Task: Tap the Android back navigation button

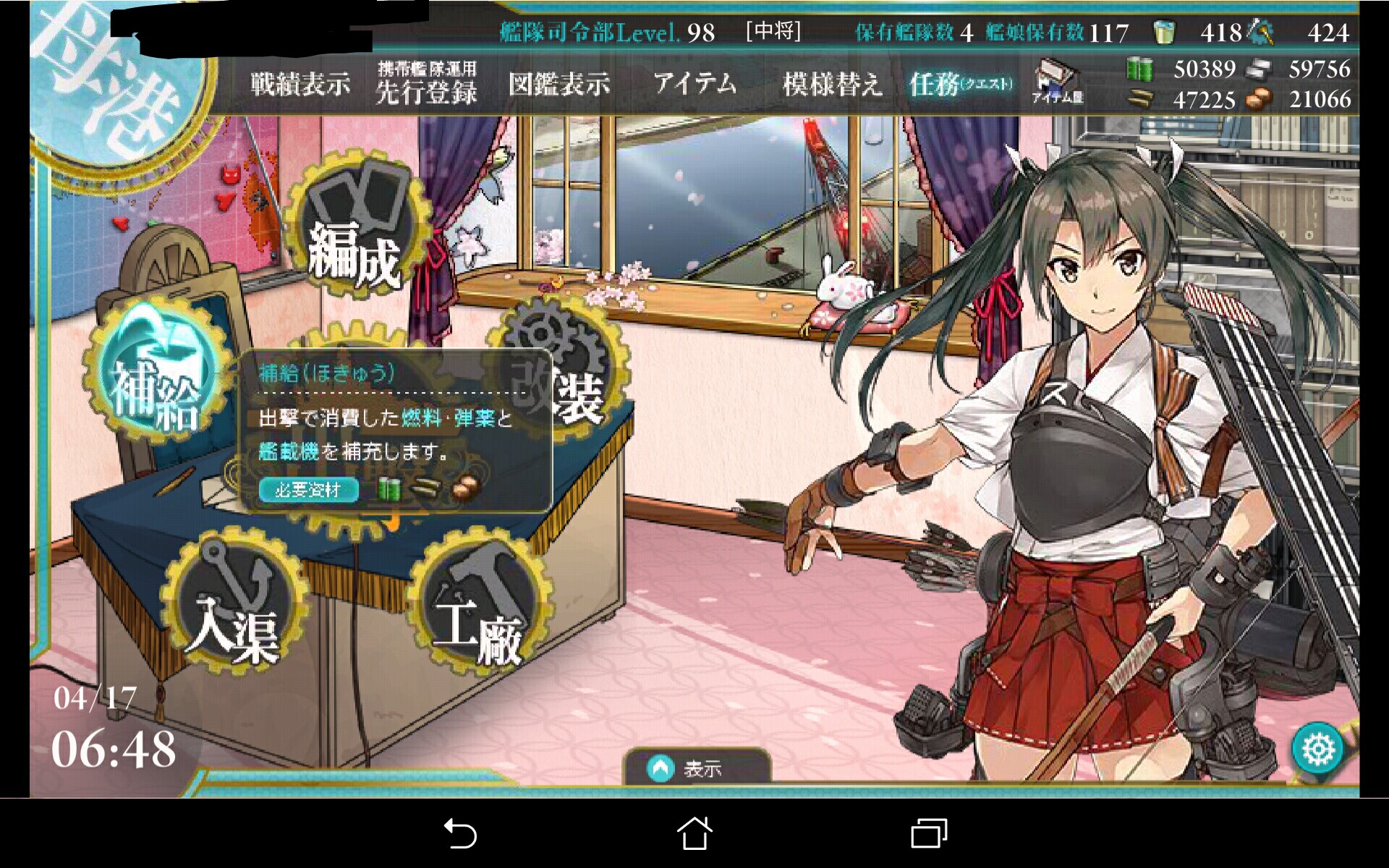Action: pyautogui.click(x=460, y=833)
